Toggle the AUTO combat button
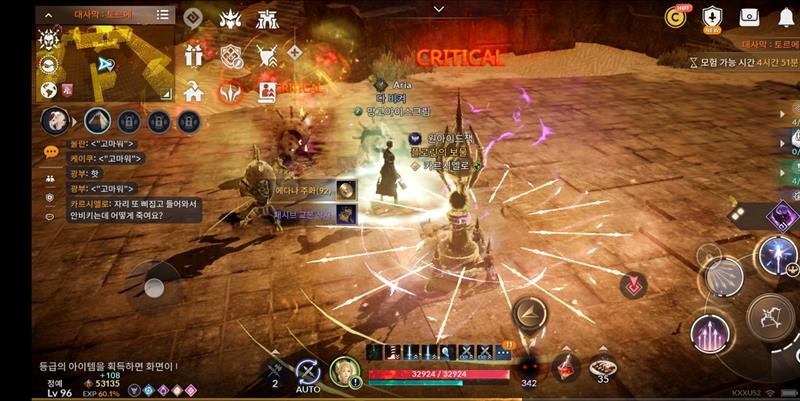 308,373
